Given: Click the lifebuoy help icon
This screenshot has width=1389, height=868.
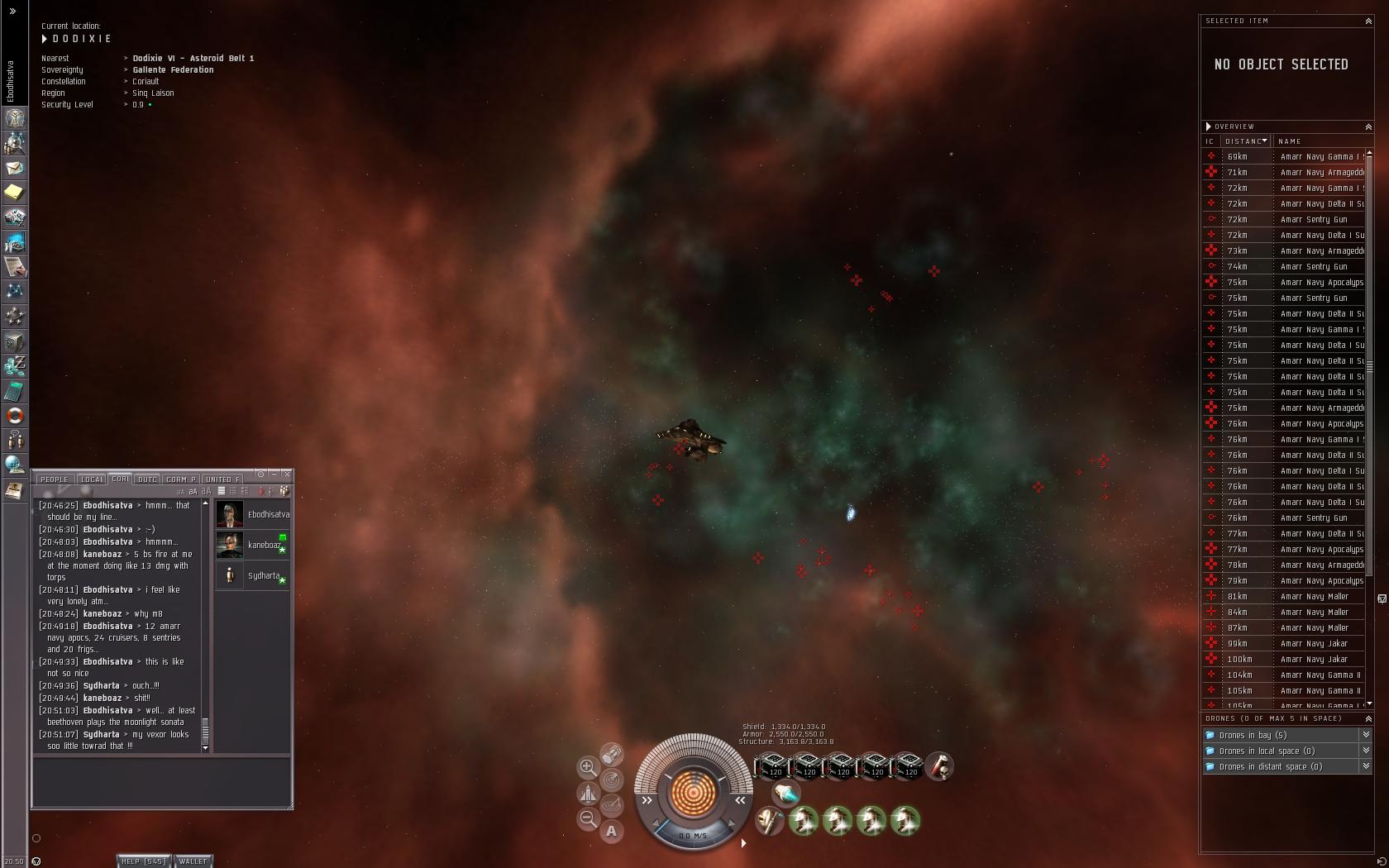Looking at the screenshot, I should pos(15,416).
